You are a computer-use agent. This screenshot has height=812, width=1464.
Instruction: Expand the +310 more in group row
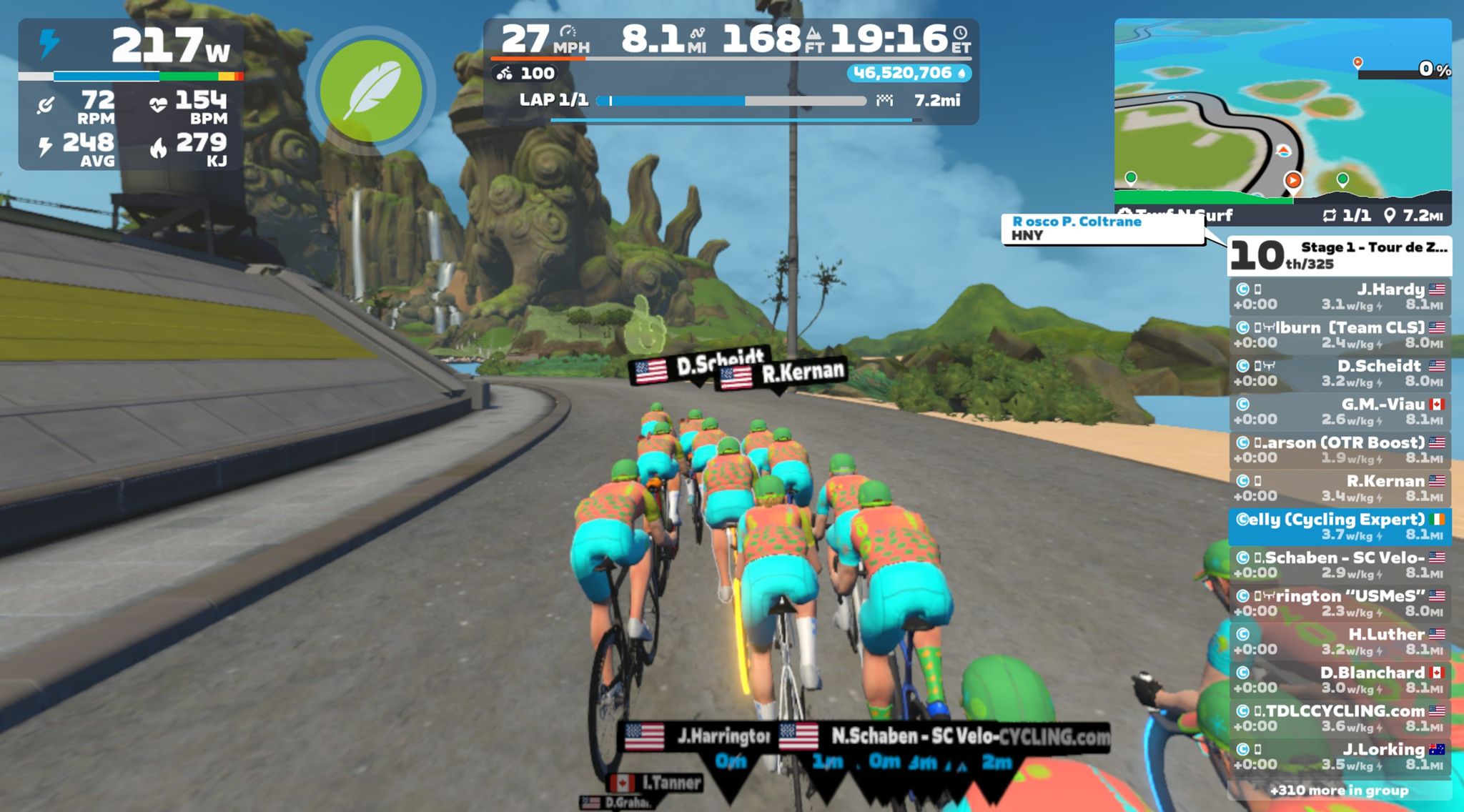click(1339, 790)
